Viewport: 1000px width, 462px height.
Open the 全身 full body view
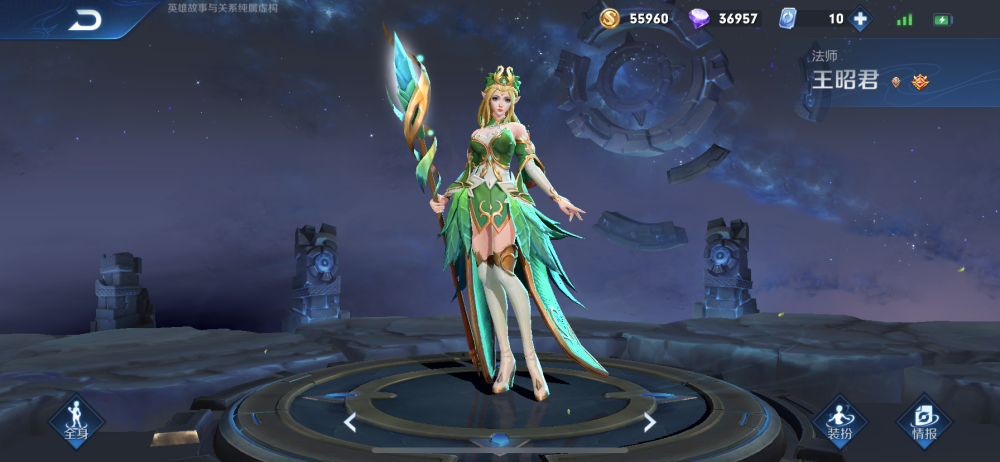click(x=77, y=420)
